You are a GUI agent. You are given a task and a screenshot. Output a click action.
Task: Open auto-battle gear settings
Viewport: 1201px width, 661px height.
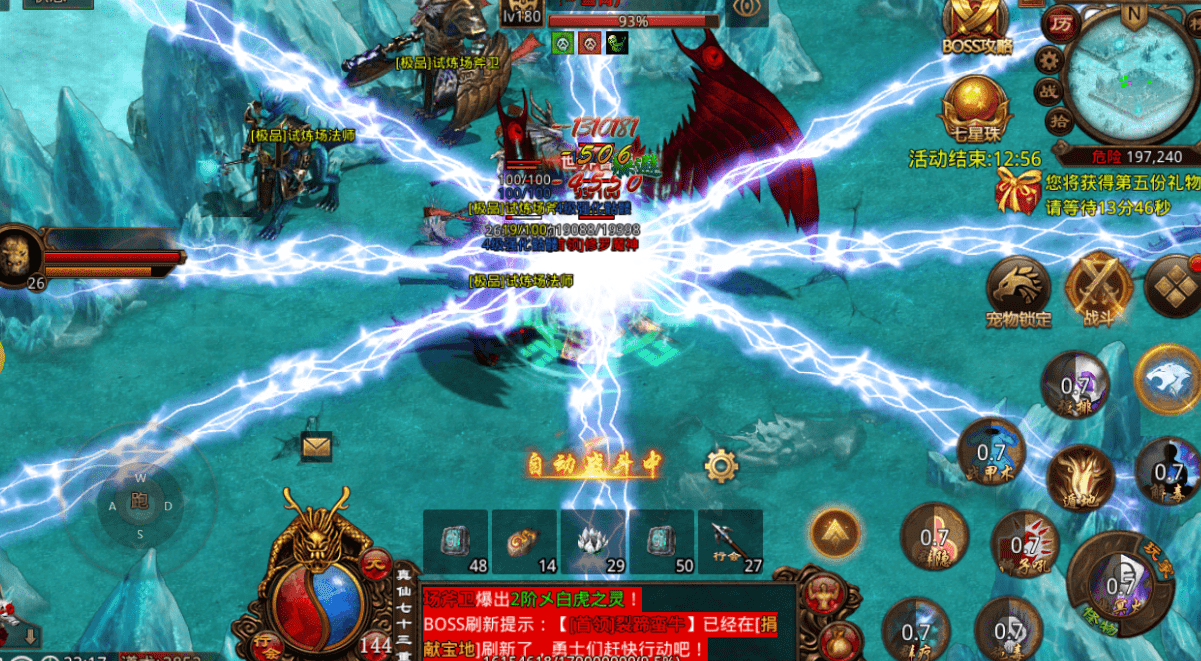coord(720,465)
